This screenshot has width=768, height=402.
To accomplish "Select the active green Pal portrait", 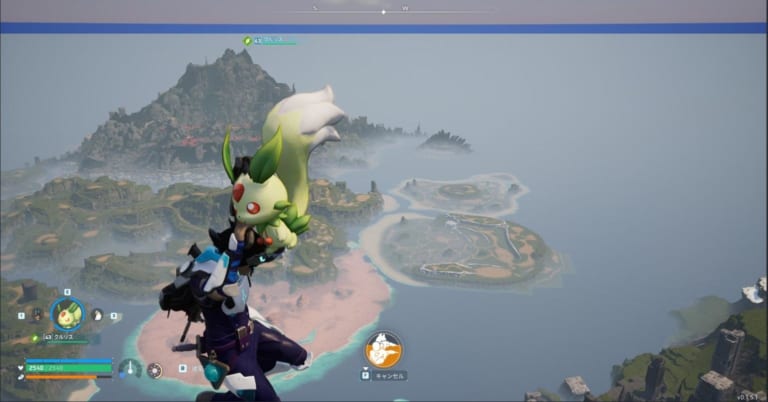I will click(x=68, y=314).
